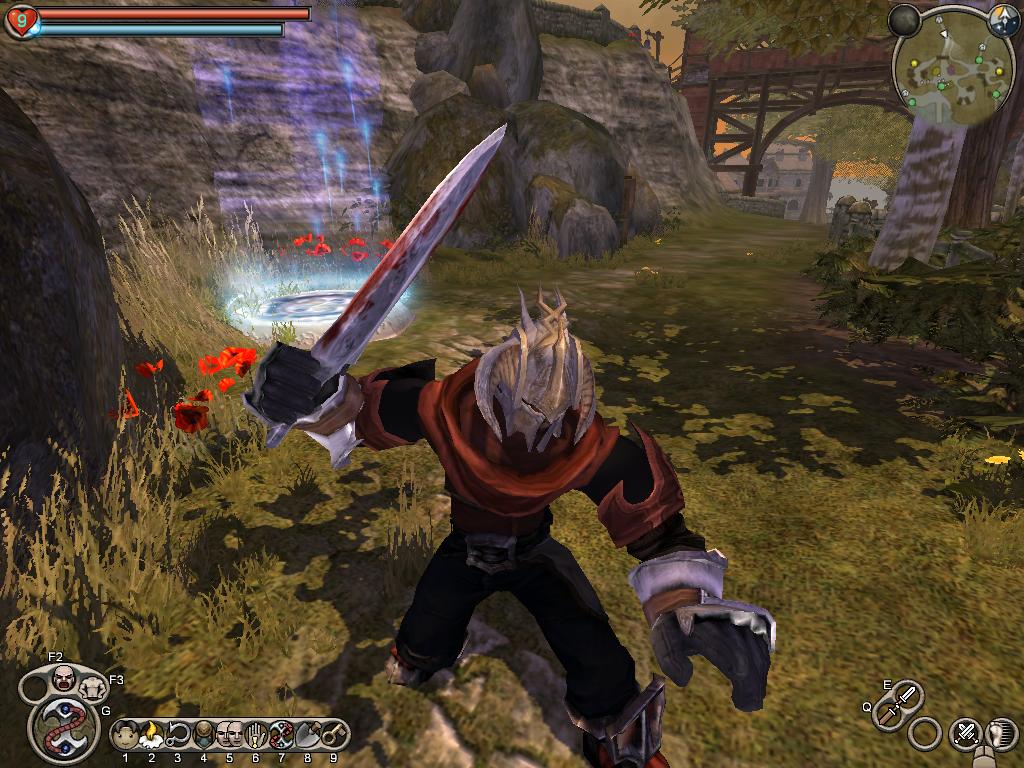Image resolution: width=1024 pixels, height=768 pixels.
Task: Select the angry face expression icon
Action: (63, 679)
